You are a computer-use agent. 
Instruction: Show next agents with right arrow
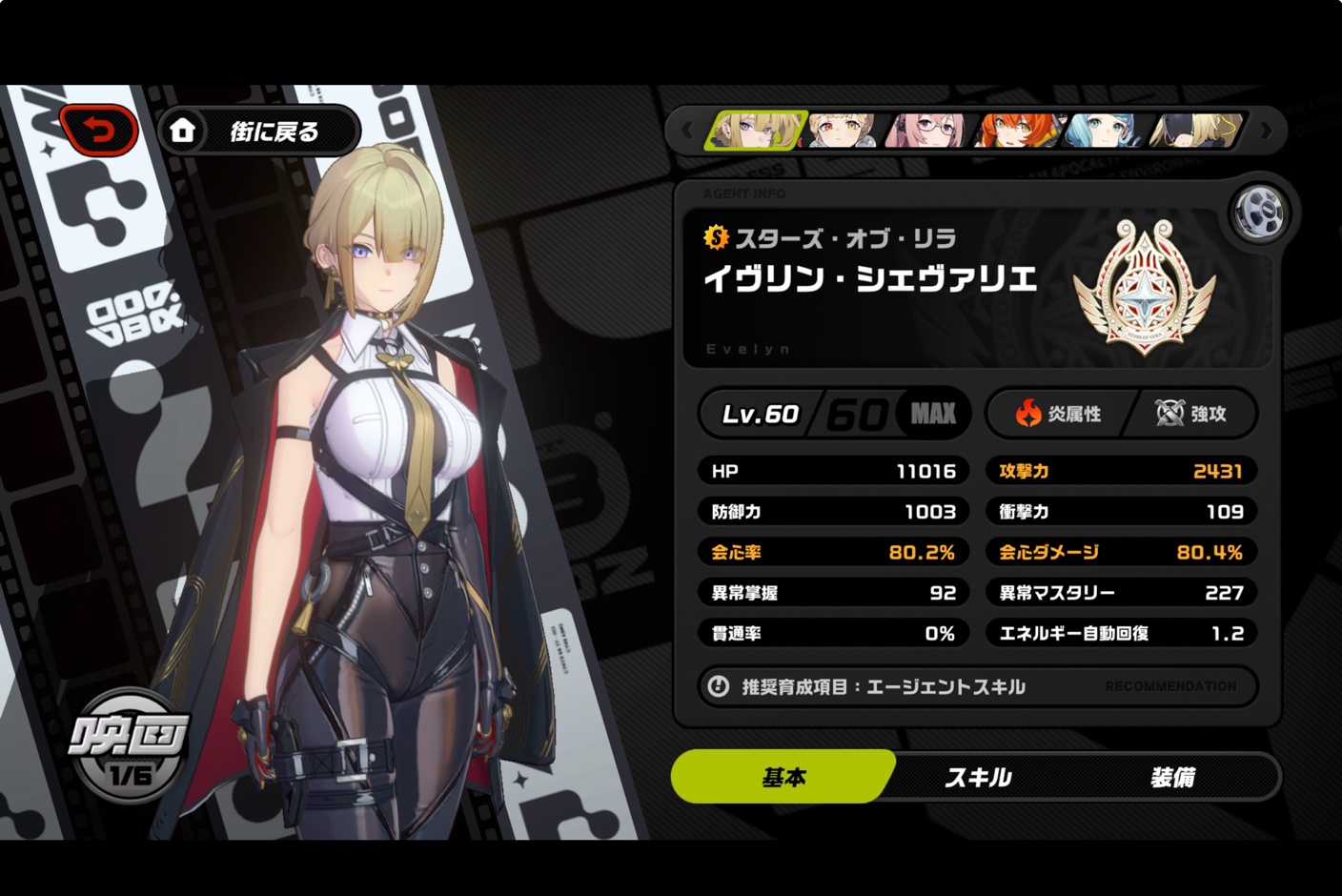tap(1266, 131)
